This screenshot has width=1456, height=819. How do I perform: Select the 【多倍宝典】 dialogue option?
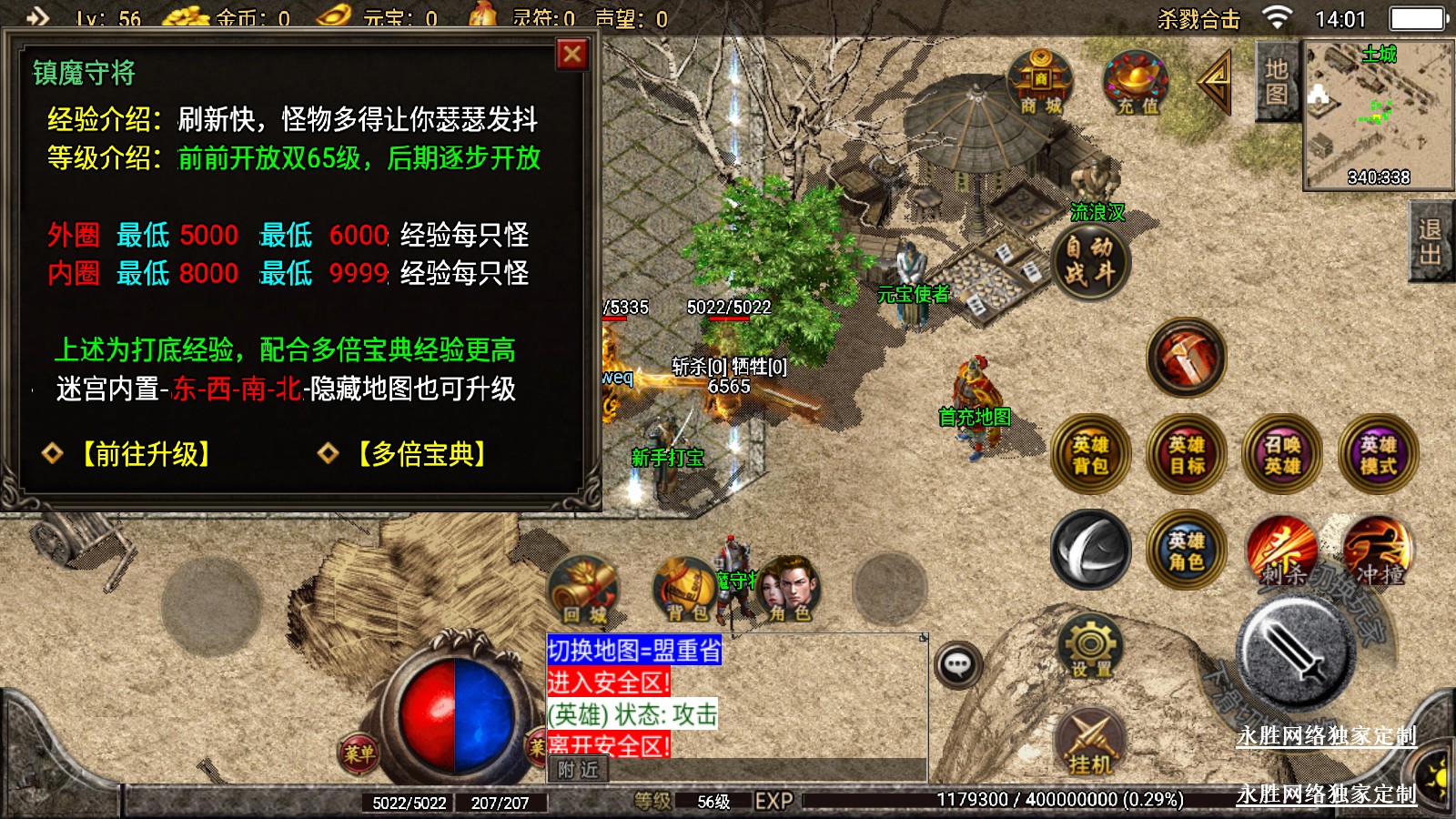coord(421,453)
